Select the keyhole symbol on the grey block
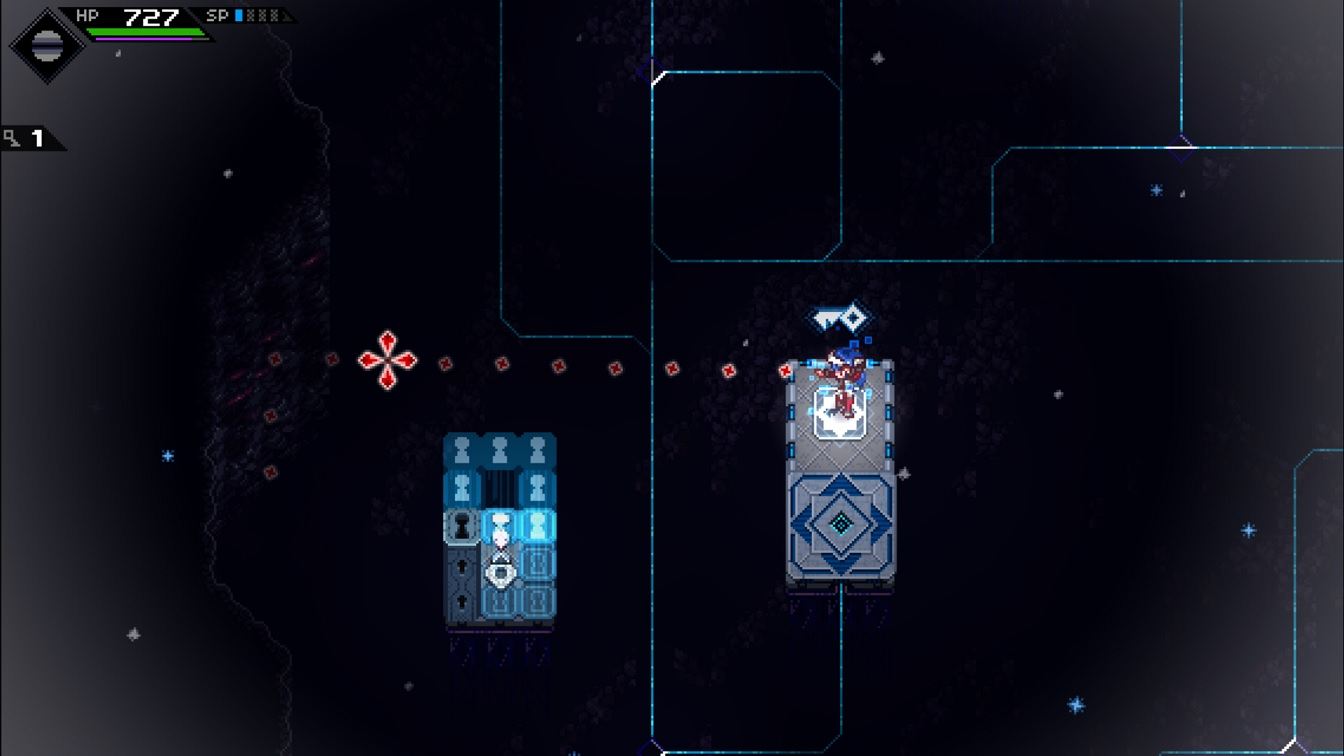Image resolution: width=1344 pixels, height=756 pixels. tap(461, 526)
